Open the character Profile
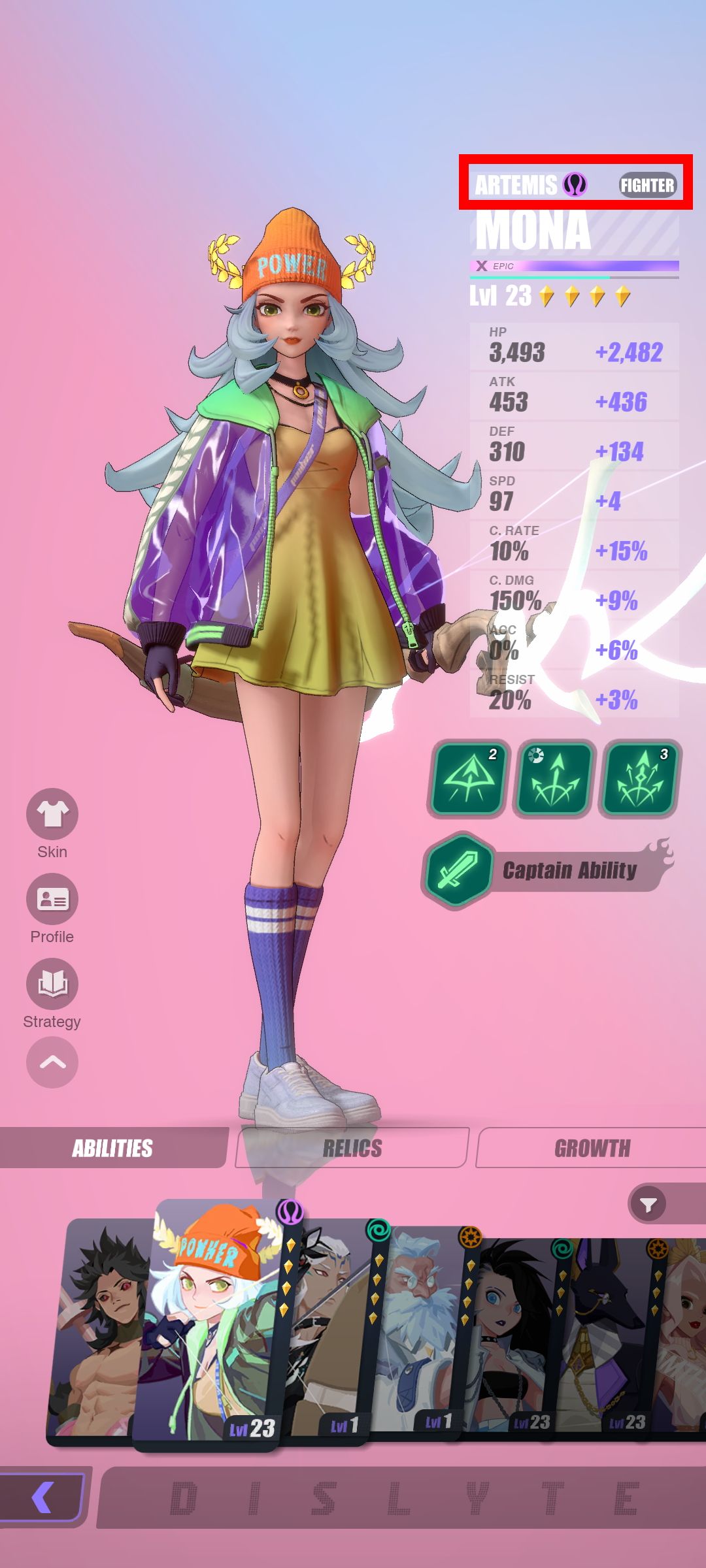The height and width of the screenshot is (1568, 706). pos(52,899)
